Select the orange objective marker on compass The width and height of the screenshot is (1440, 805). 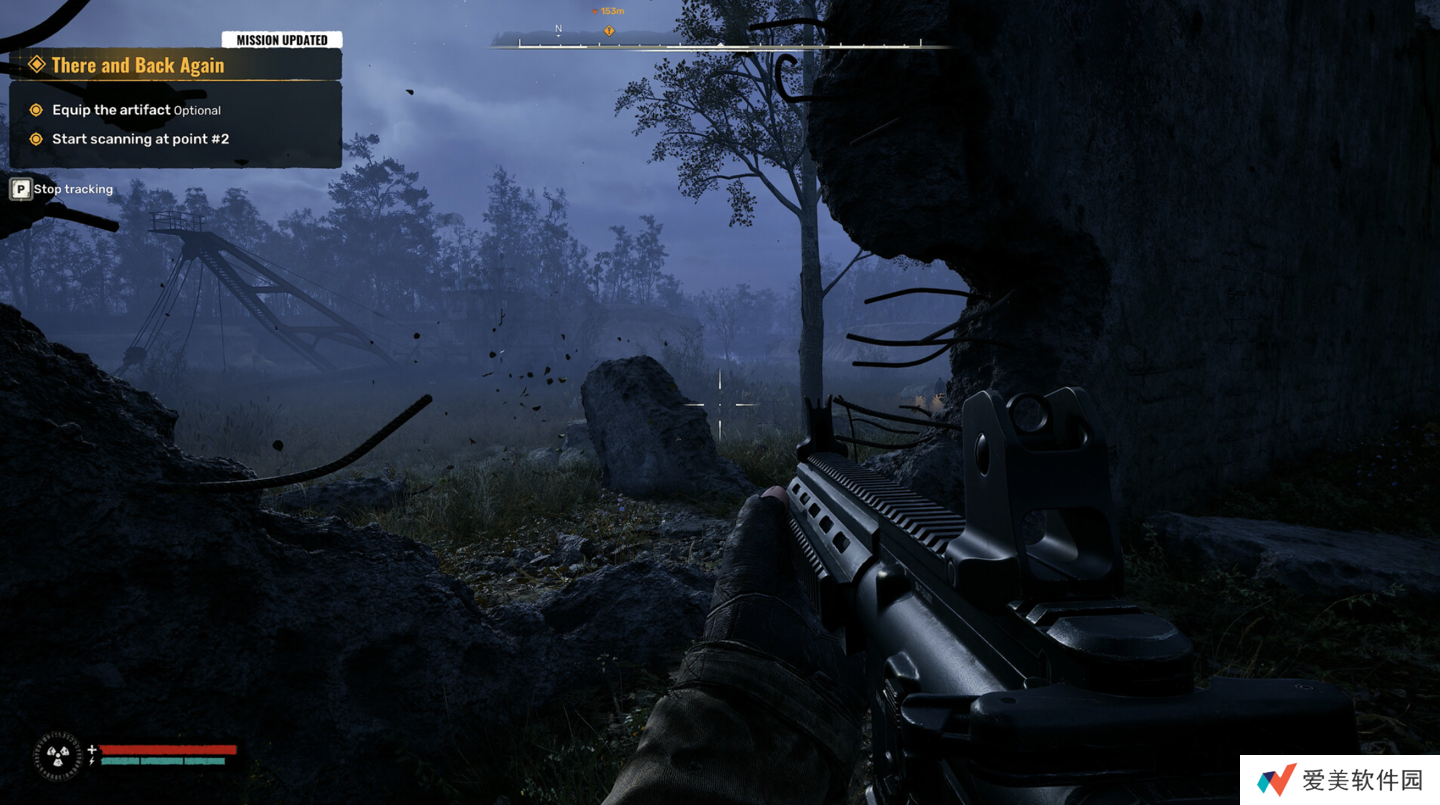[x=608, y=31]
